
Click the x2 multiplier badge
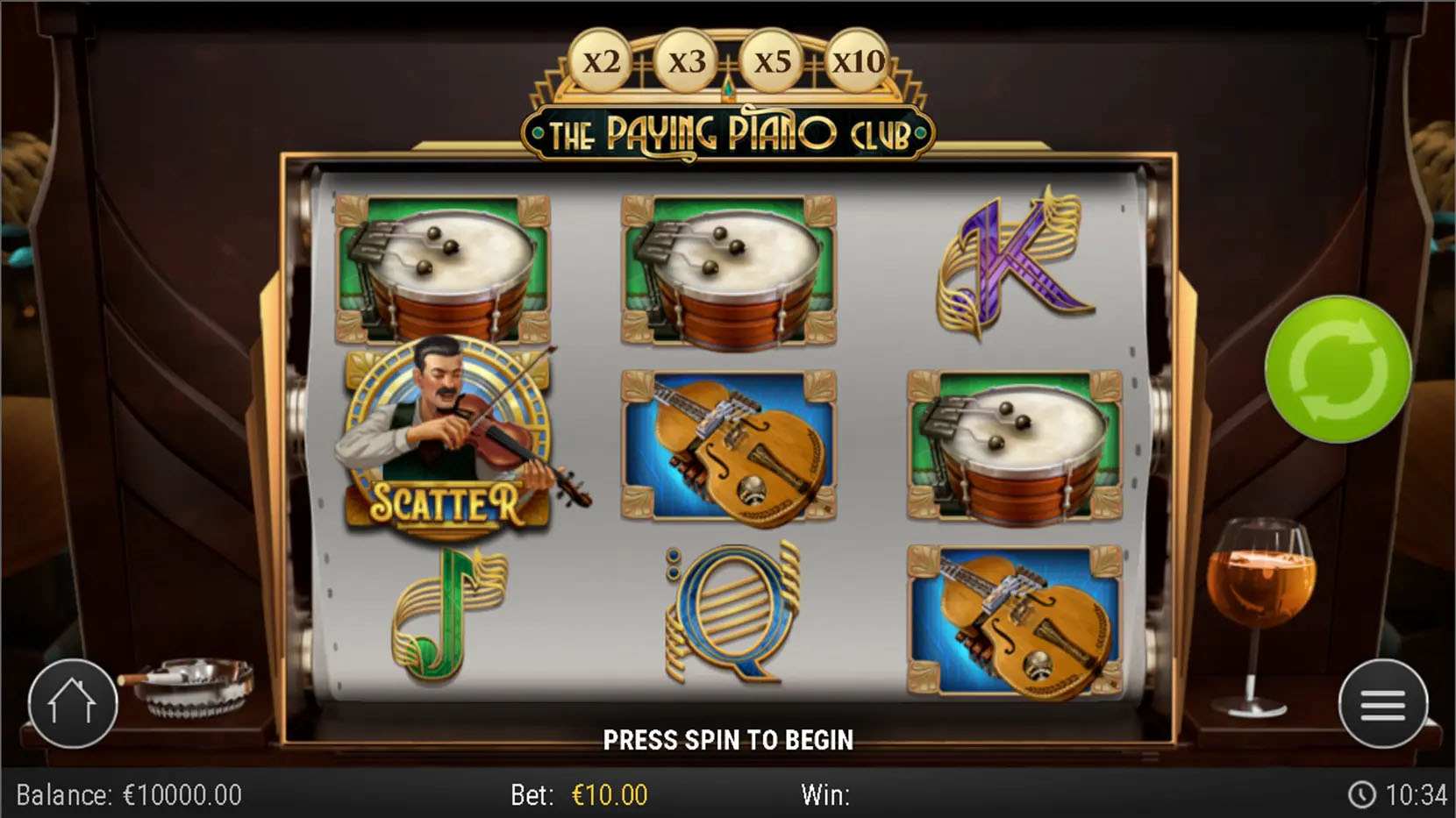coord(603,60)
